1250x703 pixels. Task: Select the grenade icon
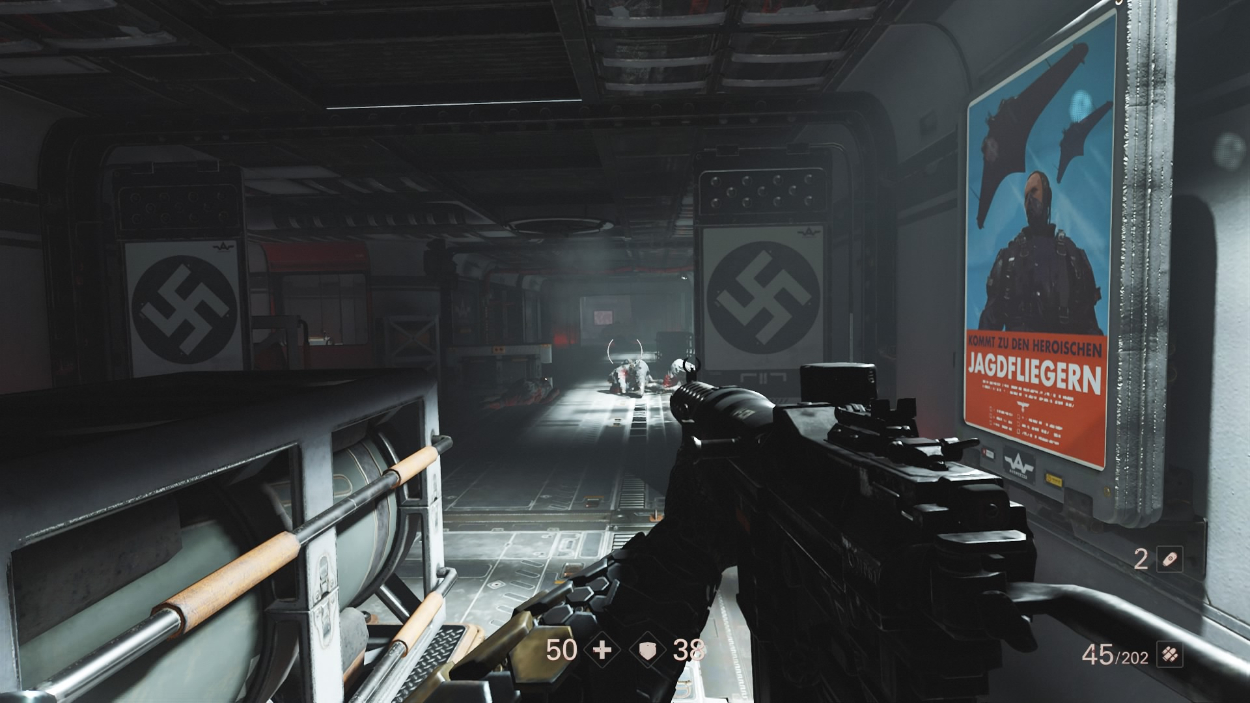pyautogui.click(x=1169, y=559)
